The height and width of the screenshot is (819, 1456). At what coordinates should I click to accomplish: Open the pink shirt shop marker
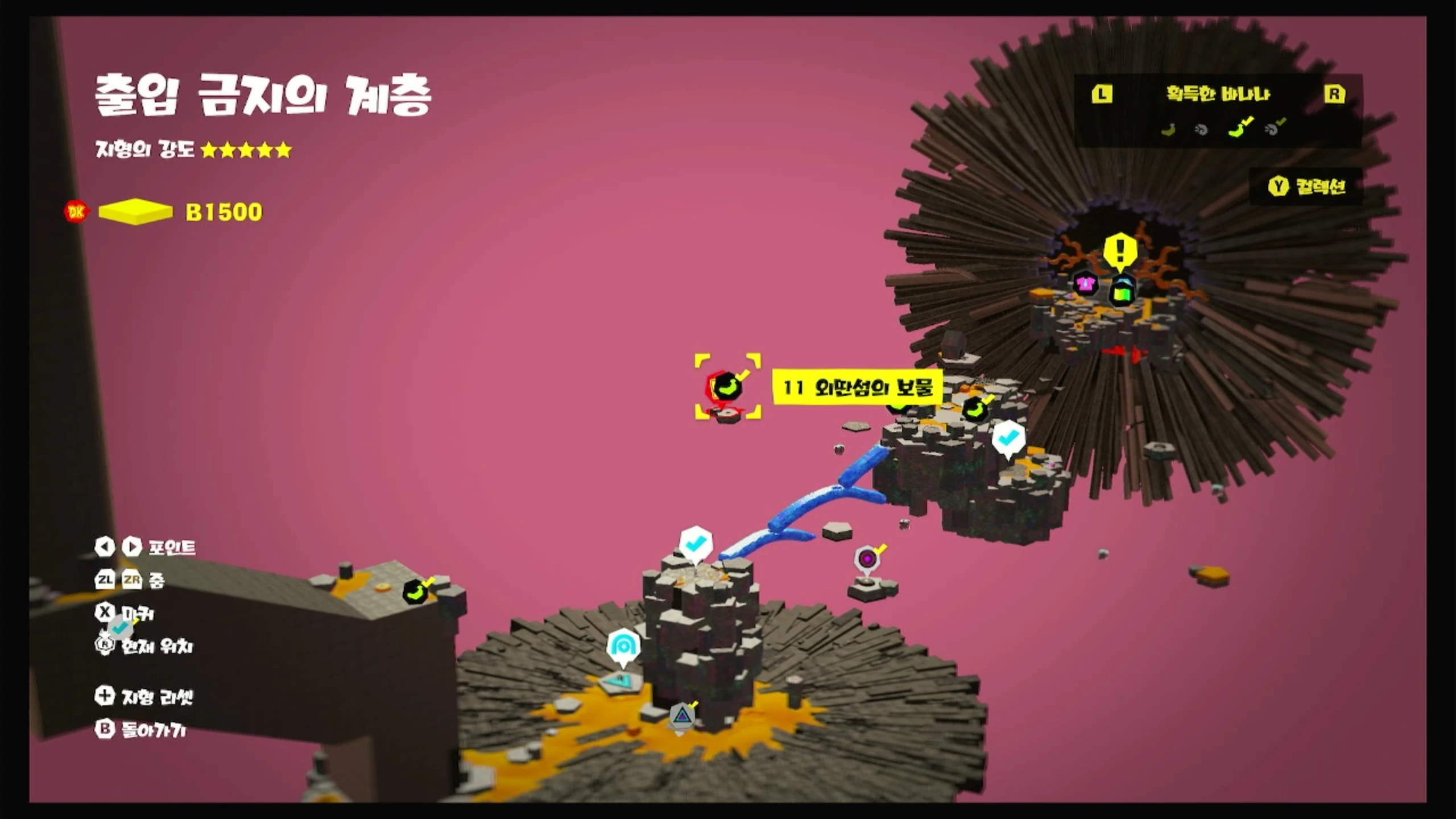coord(1085,283)
